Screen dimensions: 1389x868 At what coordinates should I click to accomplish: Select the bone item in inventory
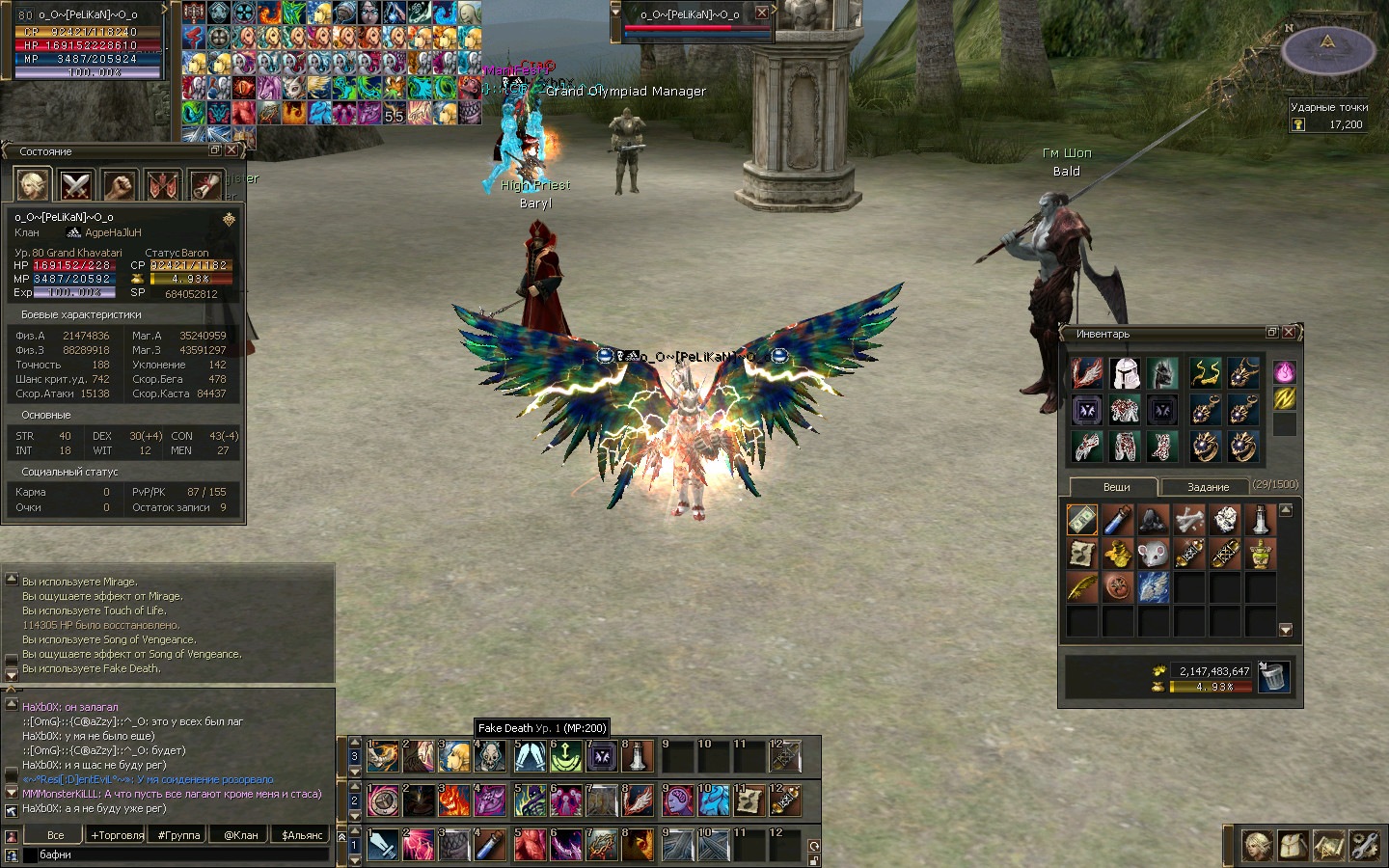point(1189,520)
